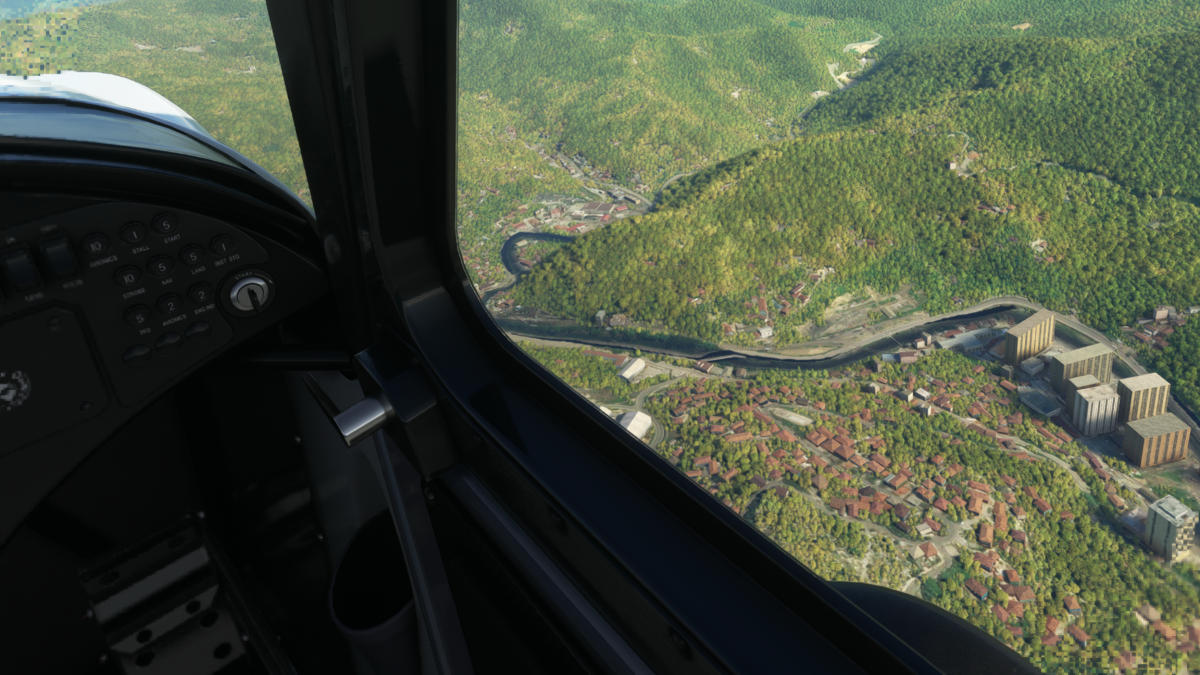Click the NAV circuit breaker
The height and width of the screenshot is (675, 1200).
(x=160, y=266)
